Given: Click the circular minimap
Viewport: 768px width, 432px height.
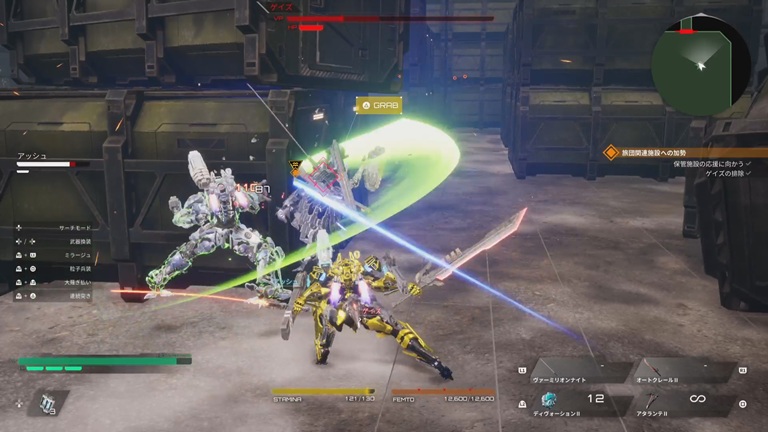Looking at the screenshot, I should coord(700,64).
